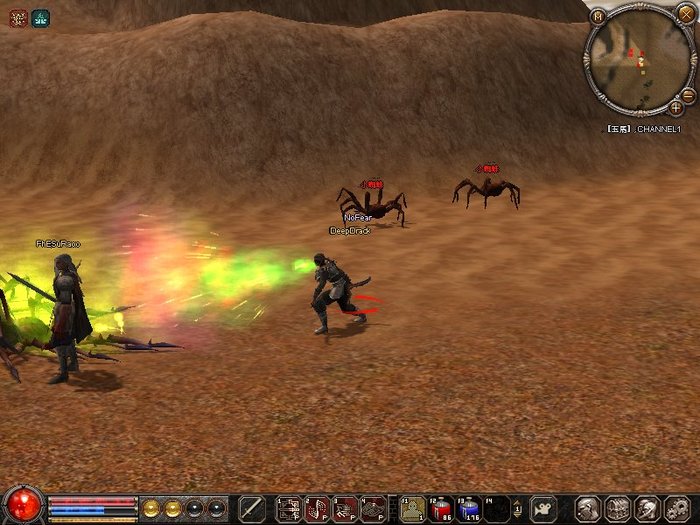Open the map with the M button
This screenshot has height=525, width=700.
[x=598, y=16]
